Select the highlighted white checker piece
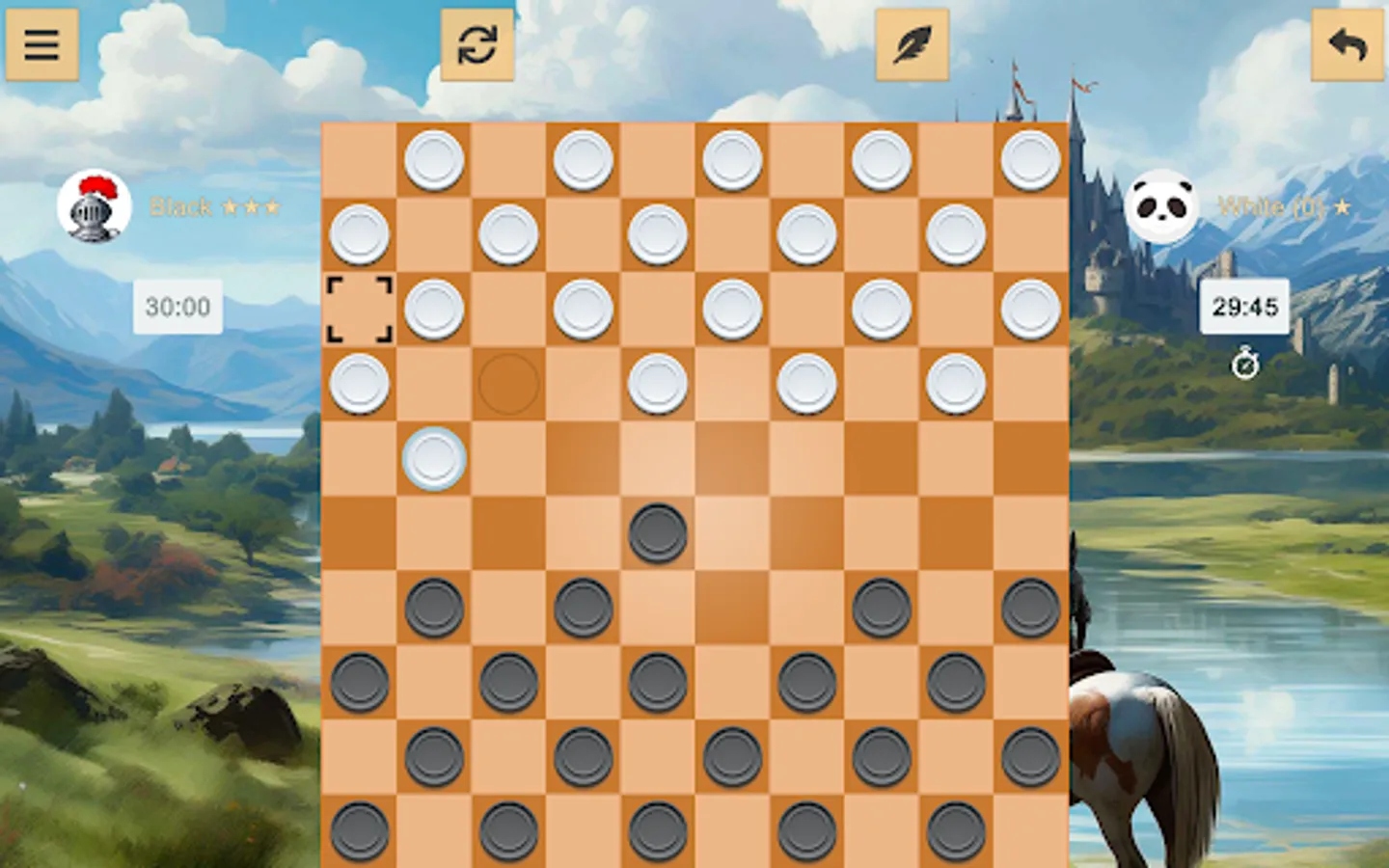1389x868 pixels. tap(434, 460)
